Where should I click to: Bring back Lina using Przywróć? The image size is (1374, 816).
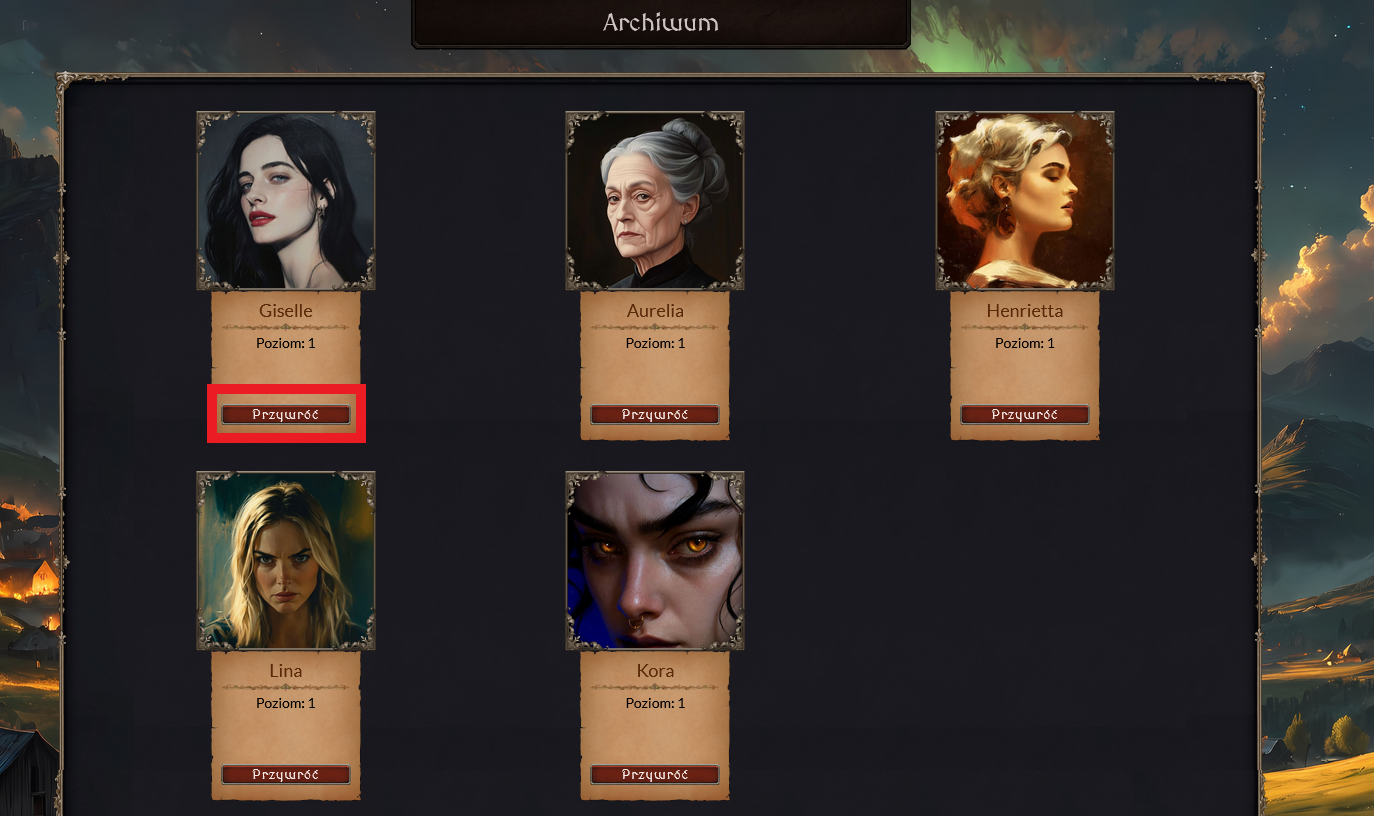coord(286,774)
